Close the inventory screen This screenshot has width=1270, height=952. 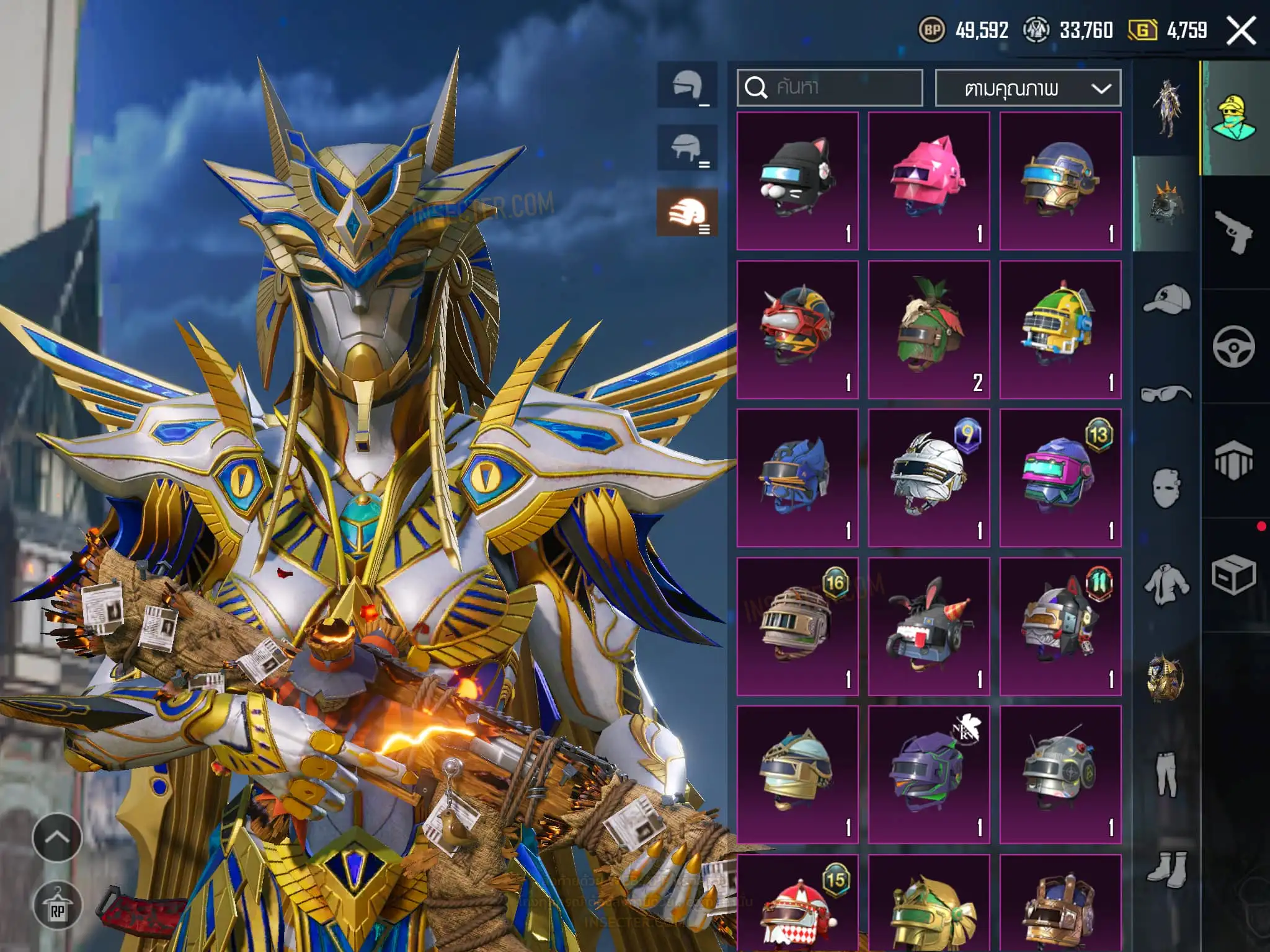(1241, 30)
